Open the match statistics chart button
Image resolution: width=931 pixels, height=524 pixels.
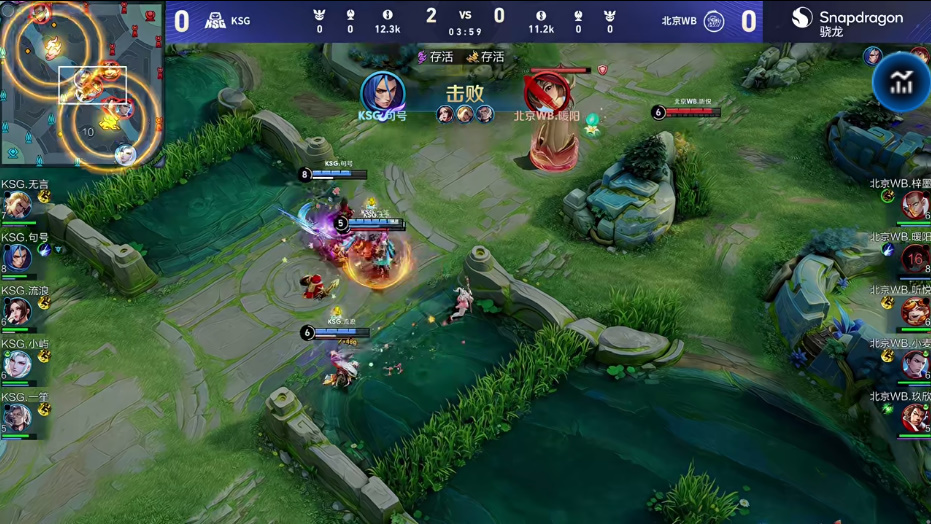tap(901, 83)
